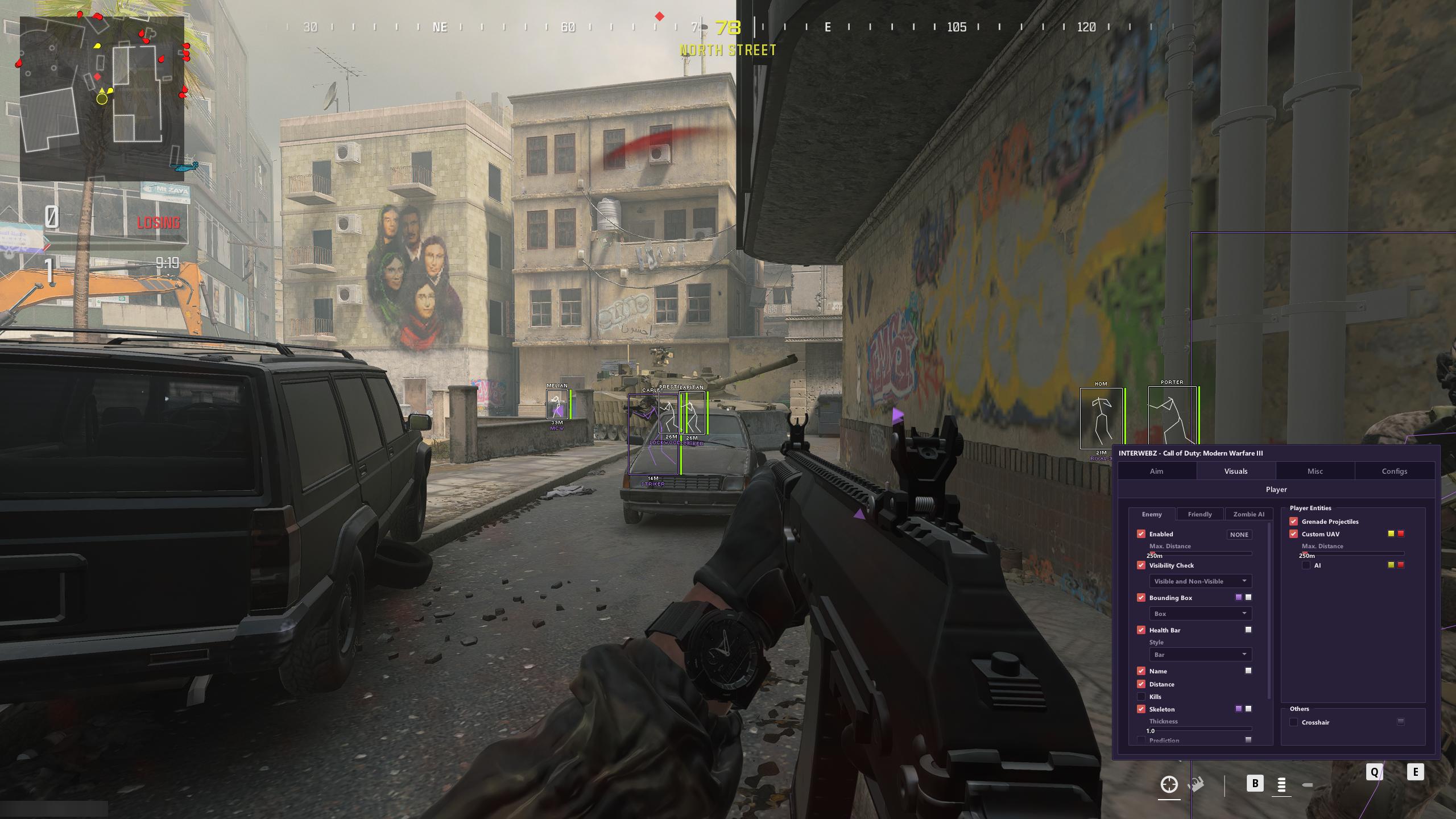Click the NONE keybind button
This screenshot has height=819, width=1456.
click(1239, 535)
